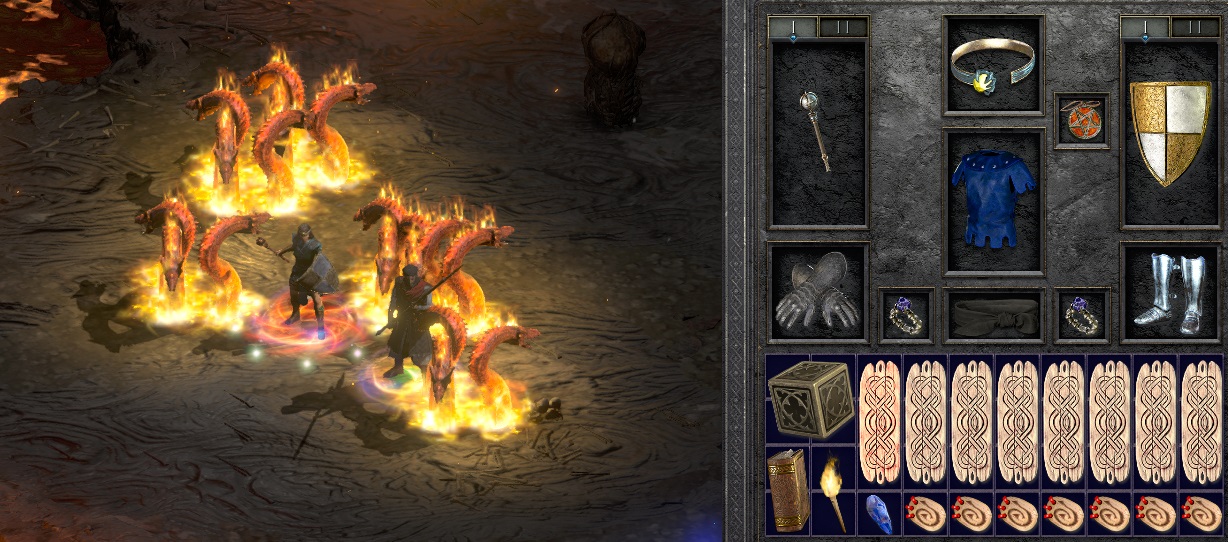This screenshot has width=1228, height=542.
Task: Select the gold and white shield
Action: (x=1169, y=132)
